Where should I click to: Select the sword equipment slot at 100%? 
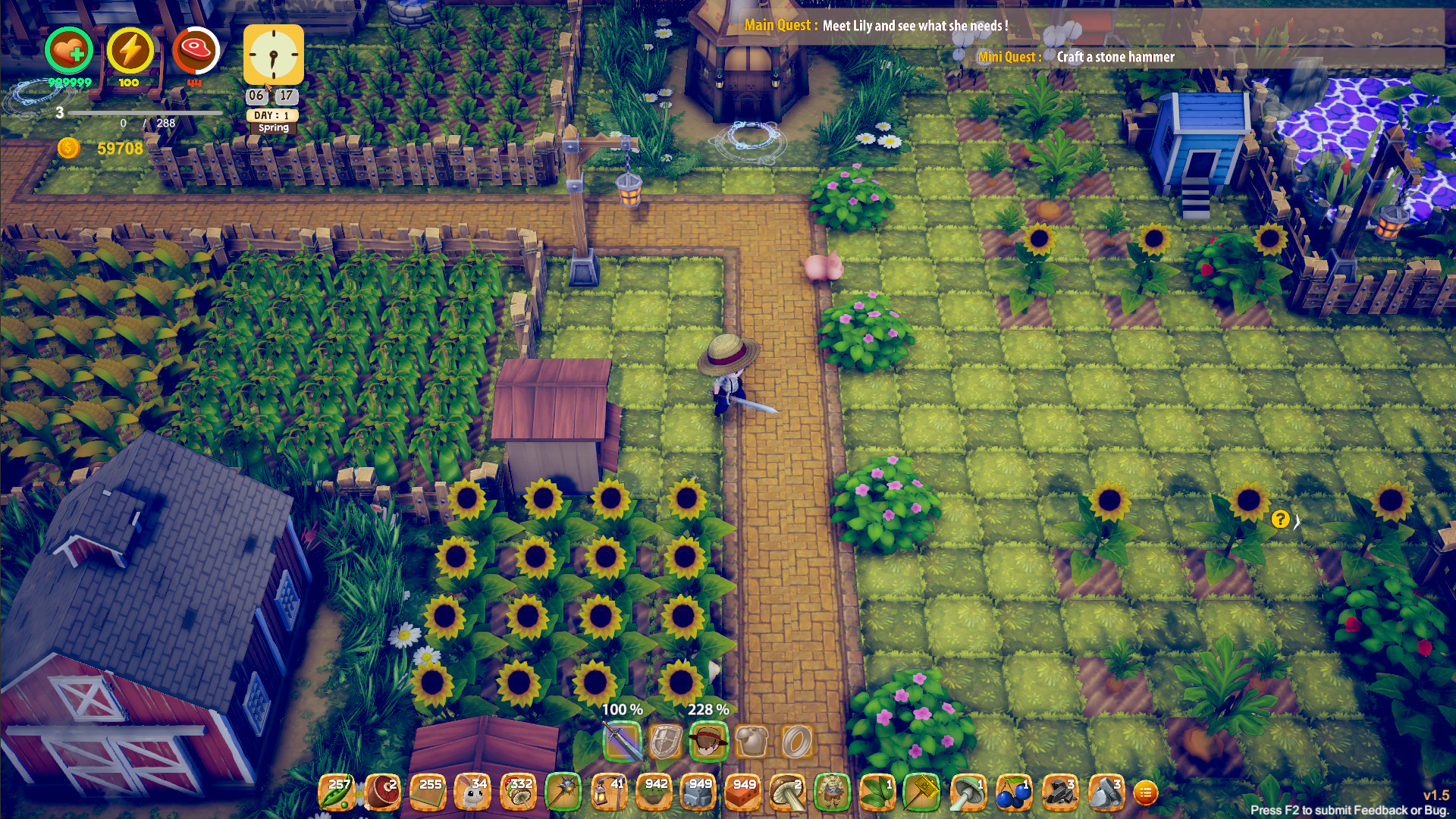click(x=622, y=741)
